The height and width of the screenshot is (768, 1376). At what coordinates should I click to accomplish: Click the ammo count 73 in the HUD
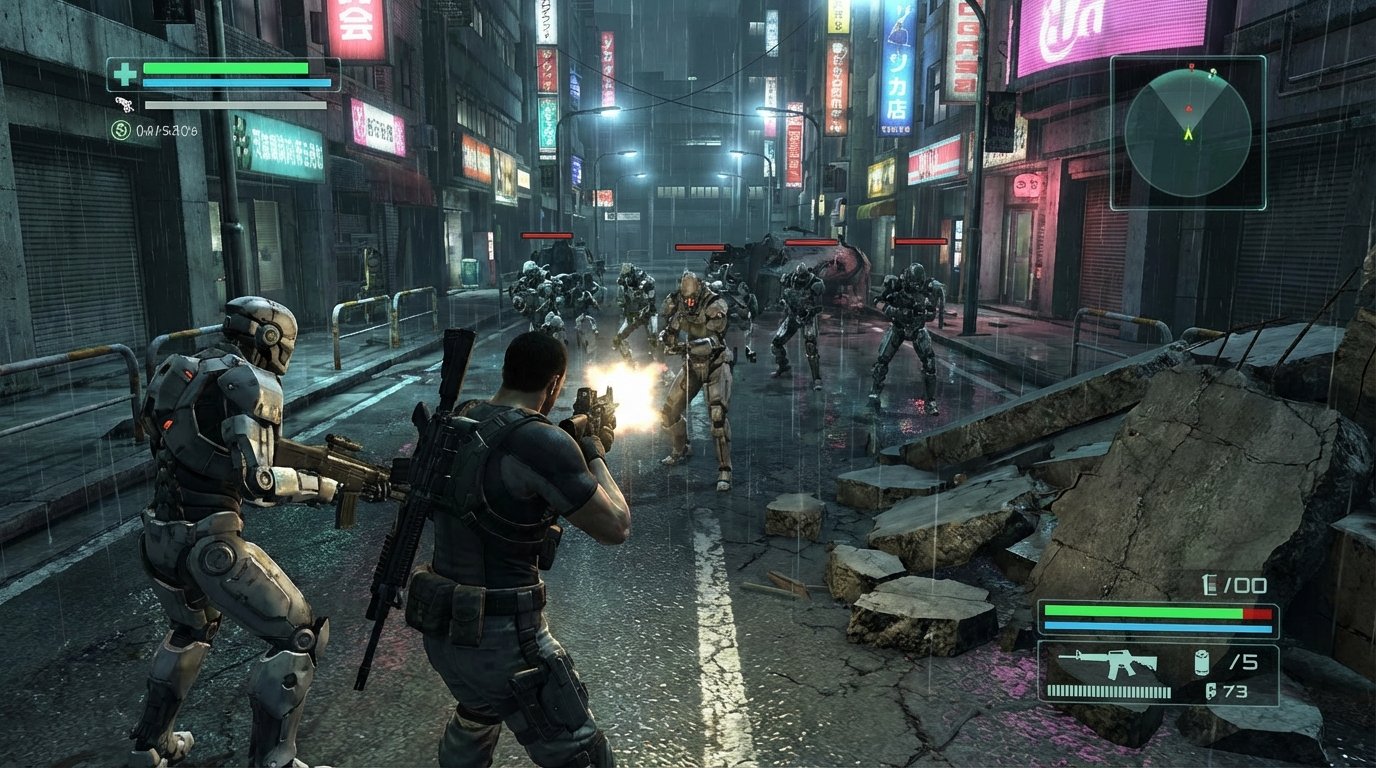click(1235, 691)
